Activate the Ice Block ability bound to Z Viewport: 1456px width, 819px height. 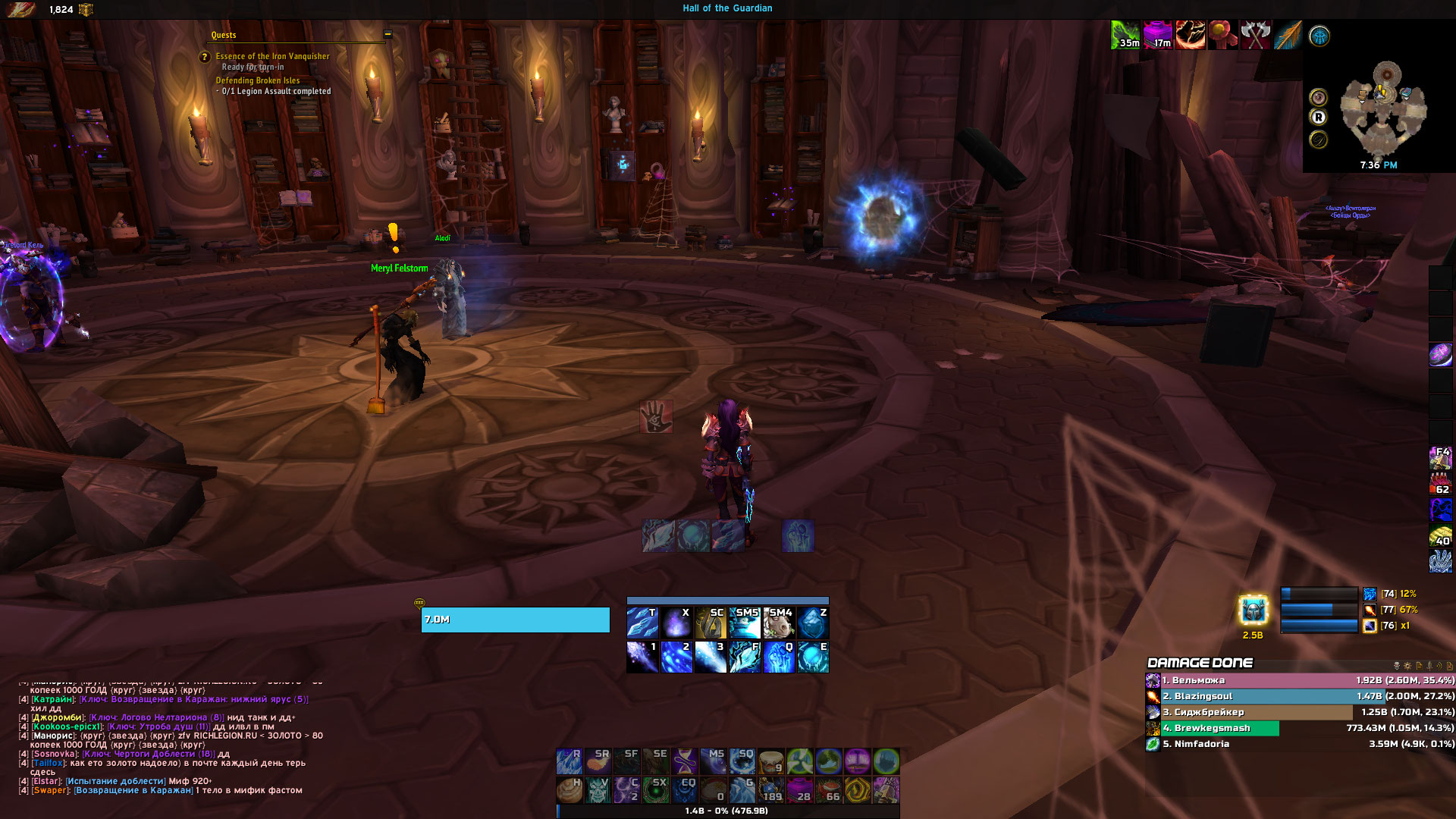click(x=812, y=623)
